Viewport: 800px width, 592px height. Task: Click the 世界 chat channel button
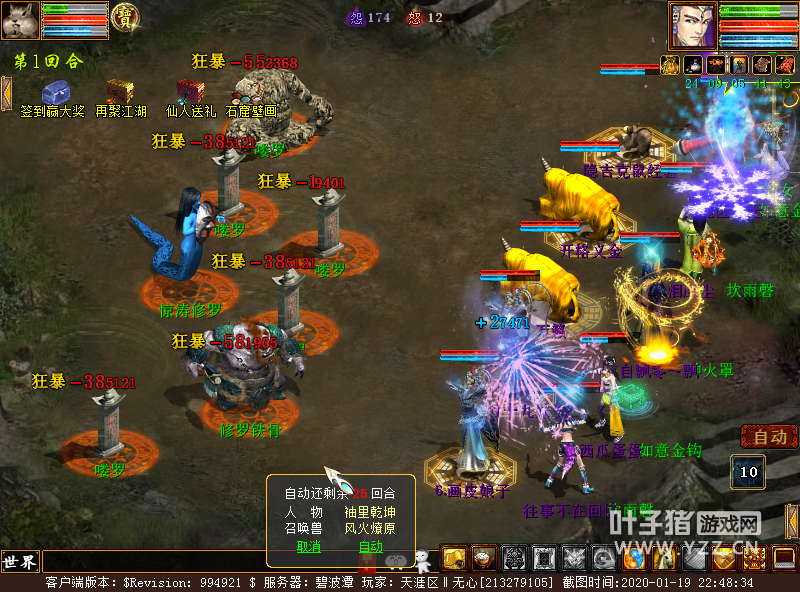click(x=20, y=560)
